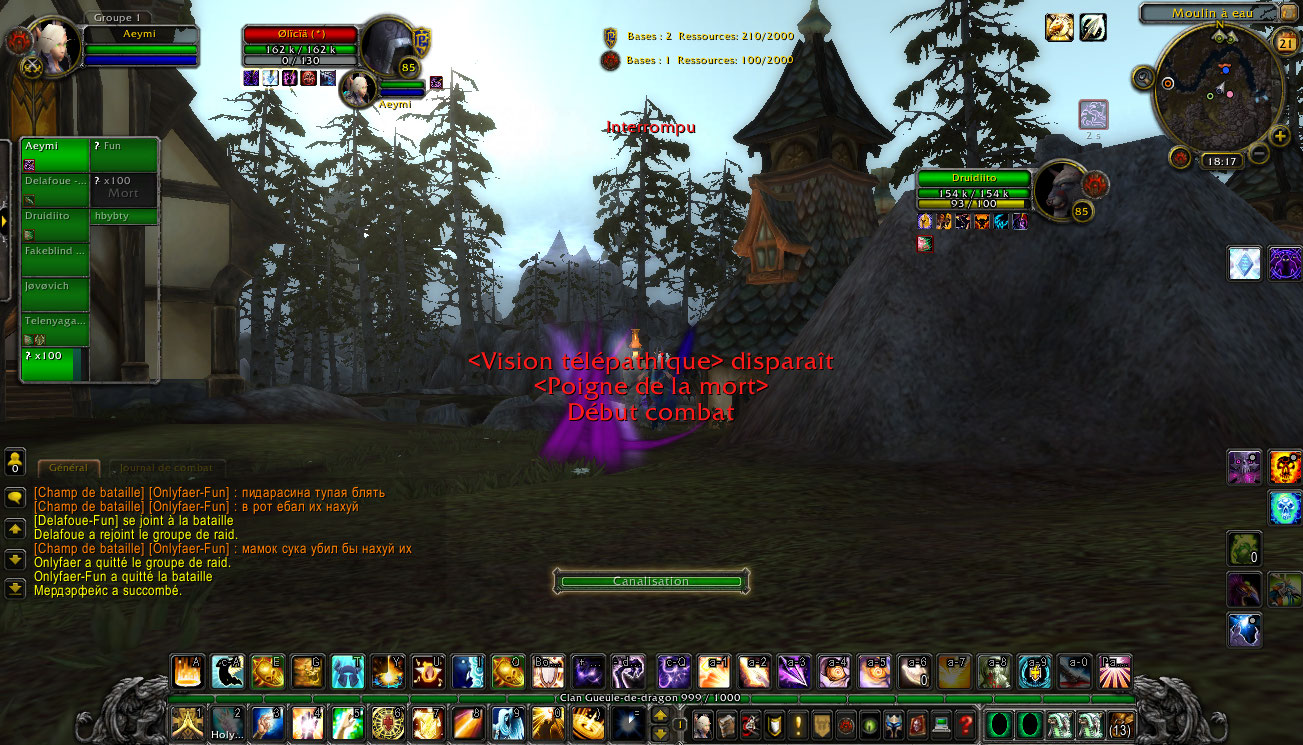Open the backpack bag showing (13)

point(1121,723)
